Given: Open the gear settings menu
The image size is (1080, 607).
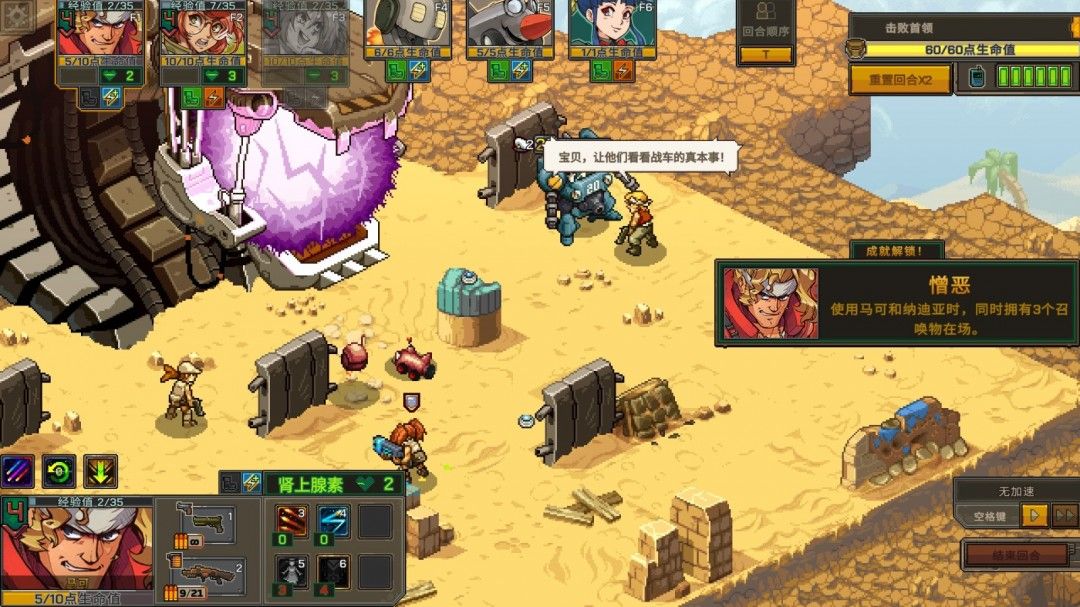Looking at the screenshot, I should tap(17, 17).
